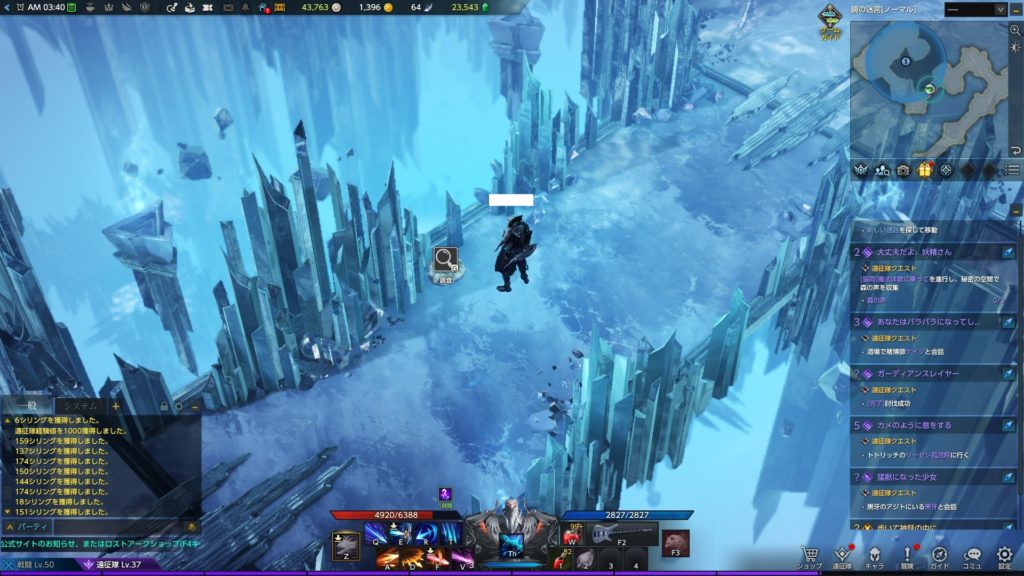Open the golden gift box icon

tap(925, 170)
